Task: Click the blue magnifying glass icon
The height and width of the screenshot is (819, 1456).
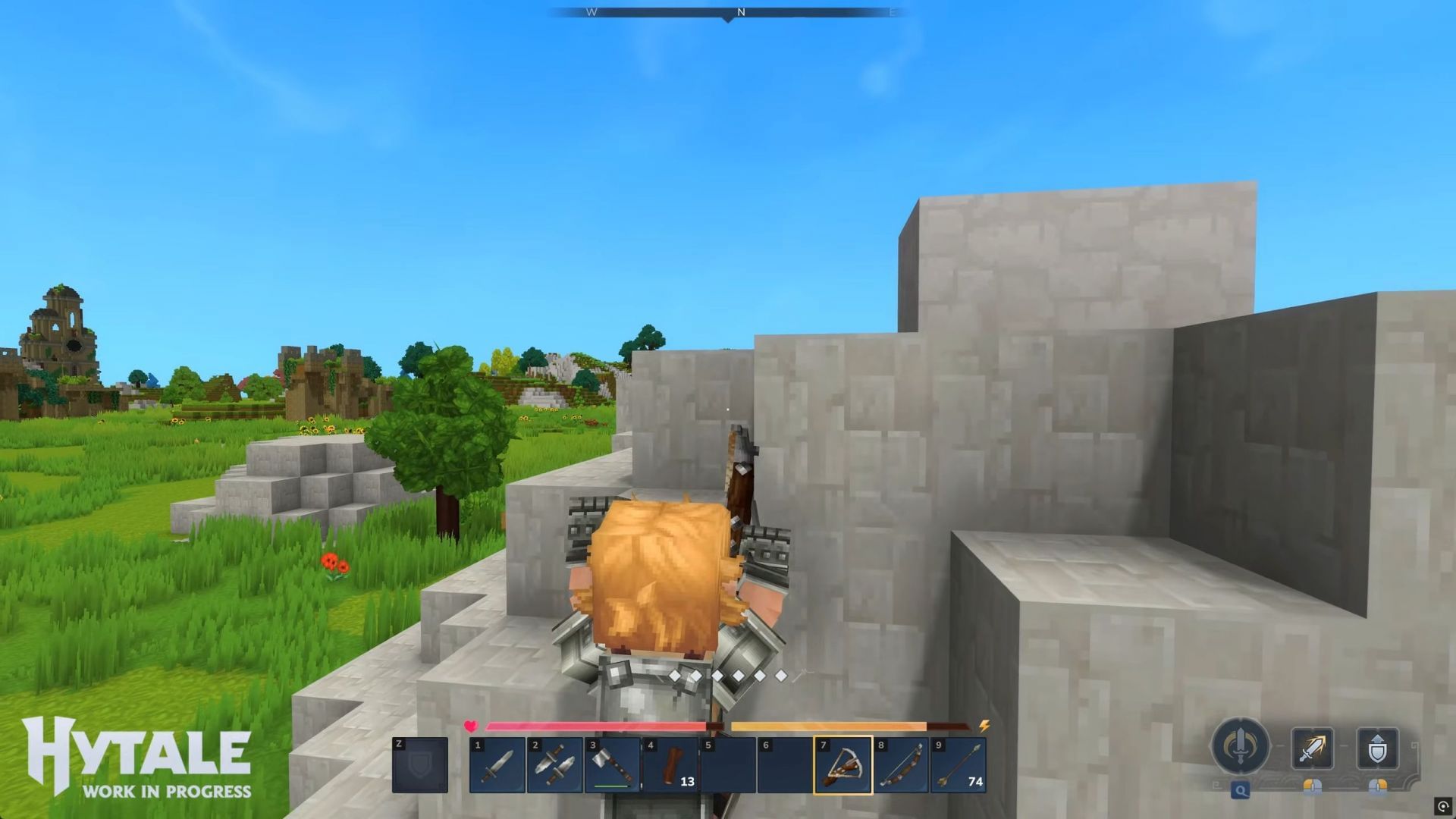Action: 1241,790
